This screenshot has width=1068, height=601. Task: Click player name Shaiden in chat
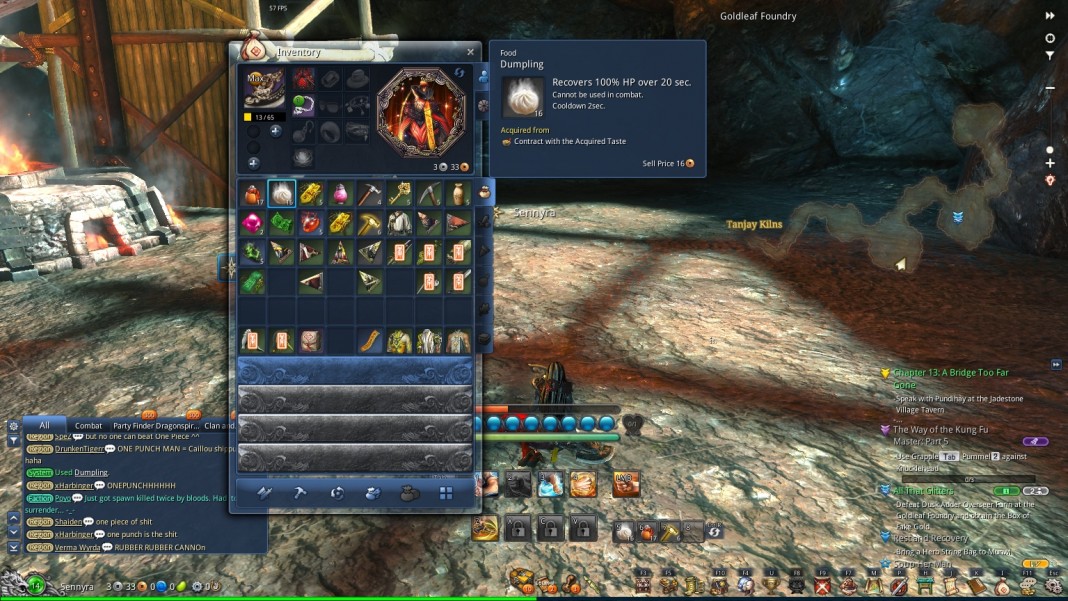coord(69,522)
